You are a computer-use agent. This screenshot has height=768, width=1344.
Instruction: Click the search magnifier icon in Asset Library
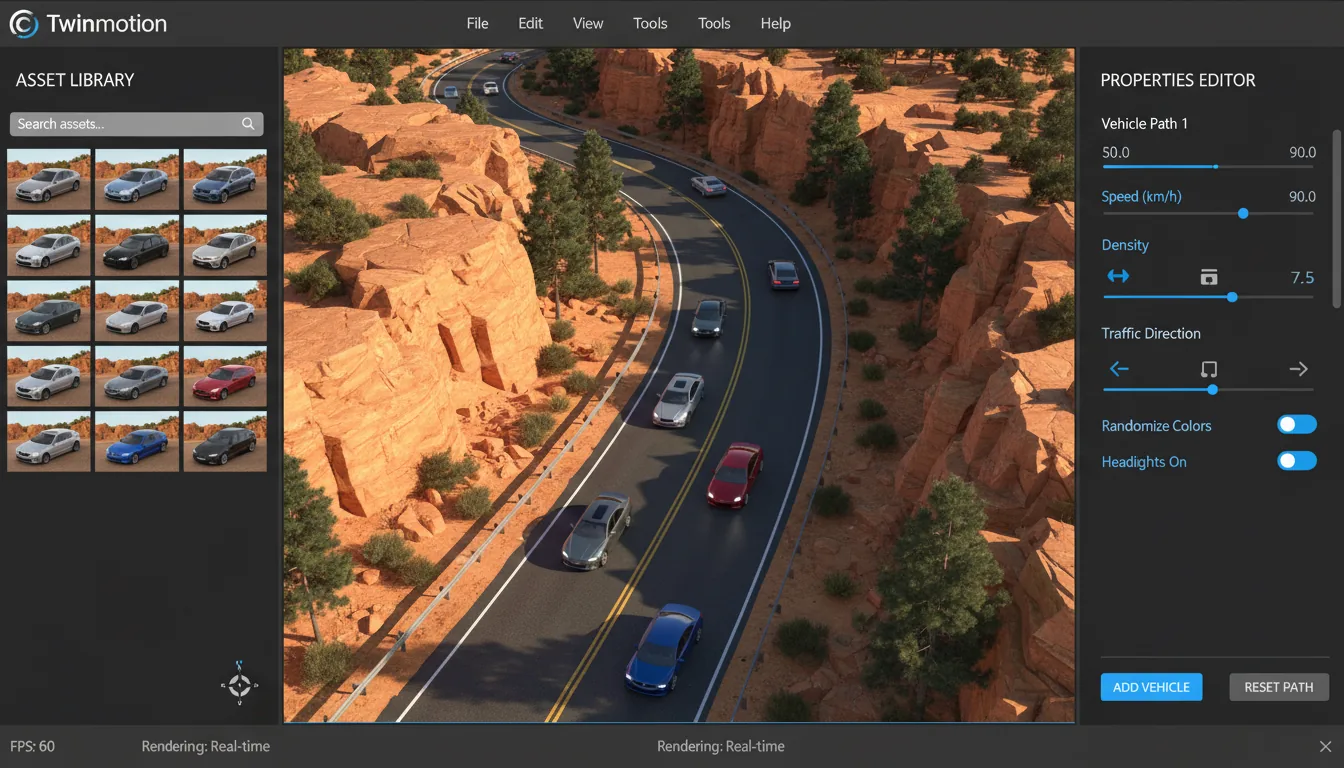(247, 123)
